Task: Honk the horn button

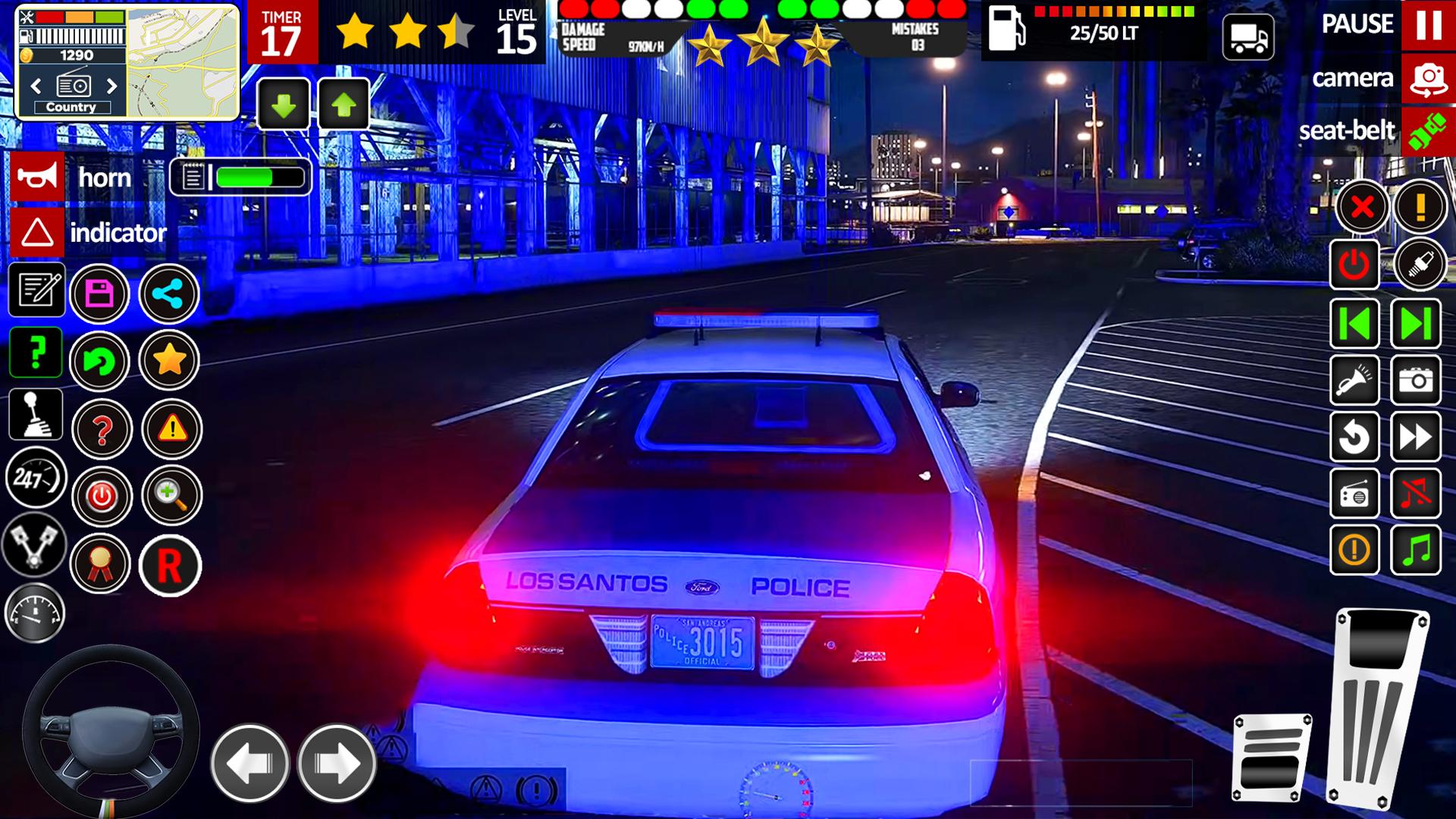Action: pyautogui.click(x=36, y=177)
